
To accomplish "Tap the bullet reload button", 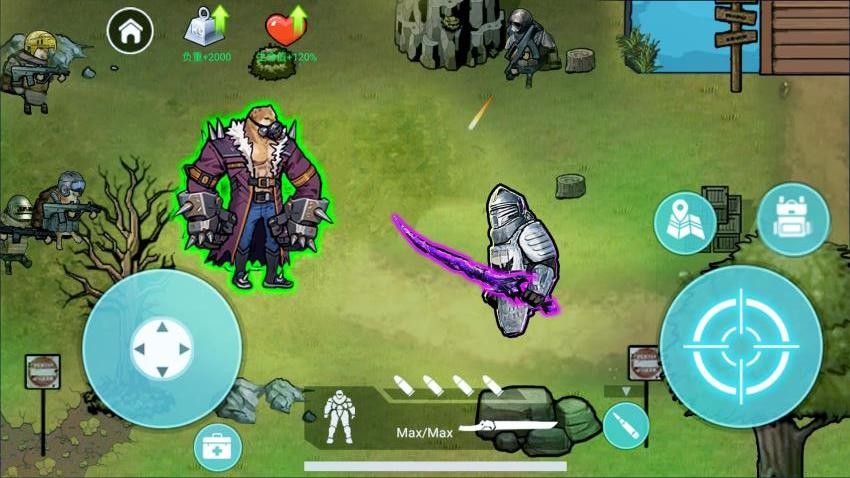I will [x=626, y=426].
